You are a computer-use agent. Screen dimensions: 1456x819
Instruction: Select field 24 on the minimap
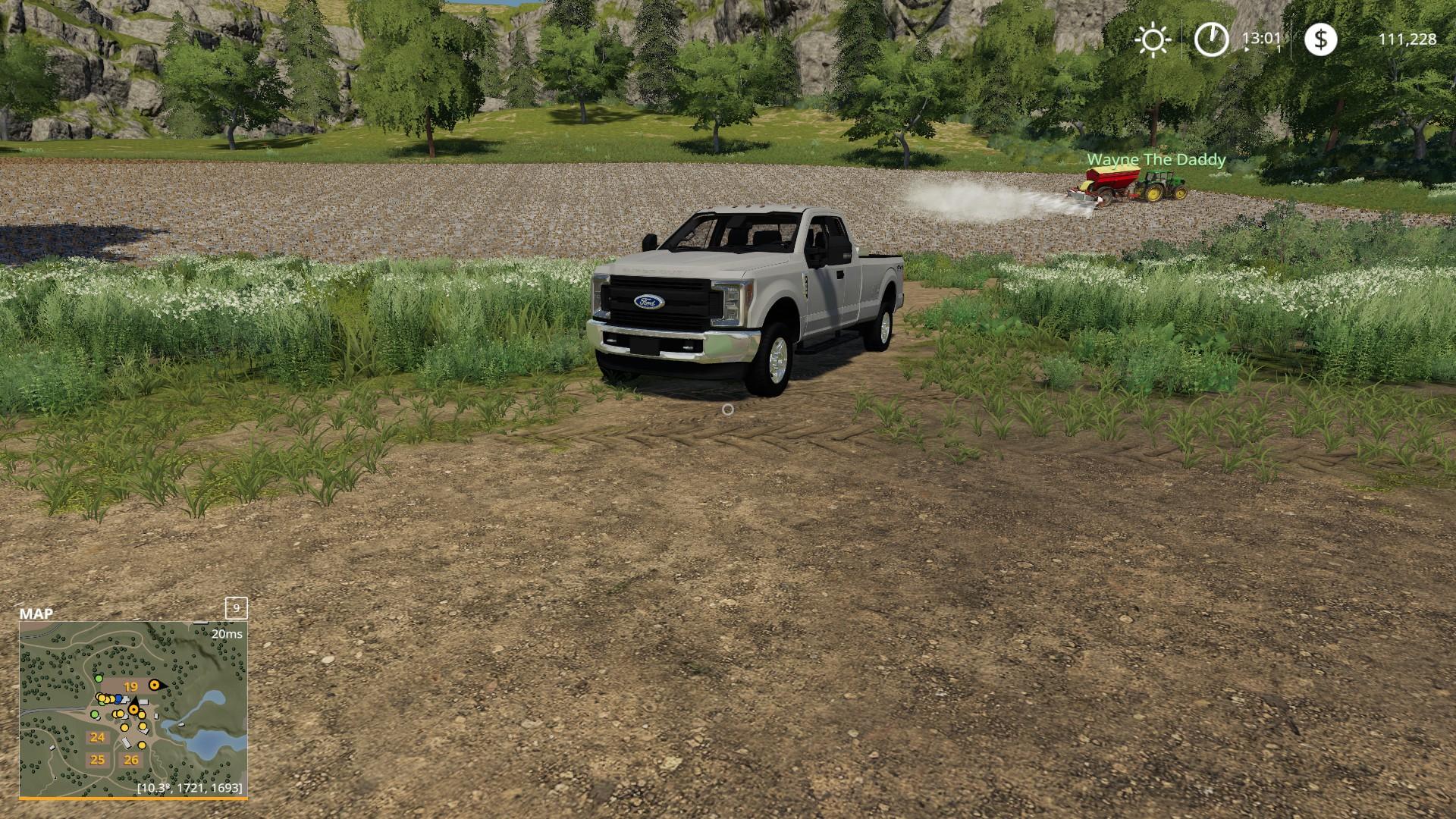click(x=97, y=737)
